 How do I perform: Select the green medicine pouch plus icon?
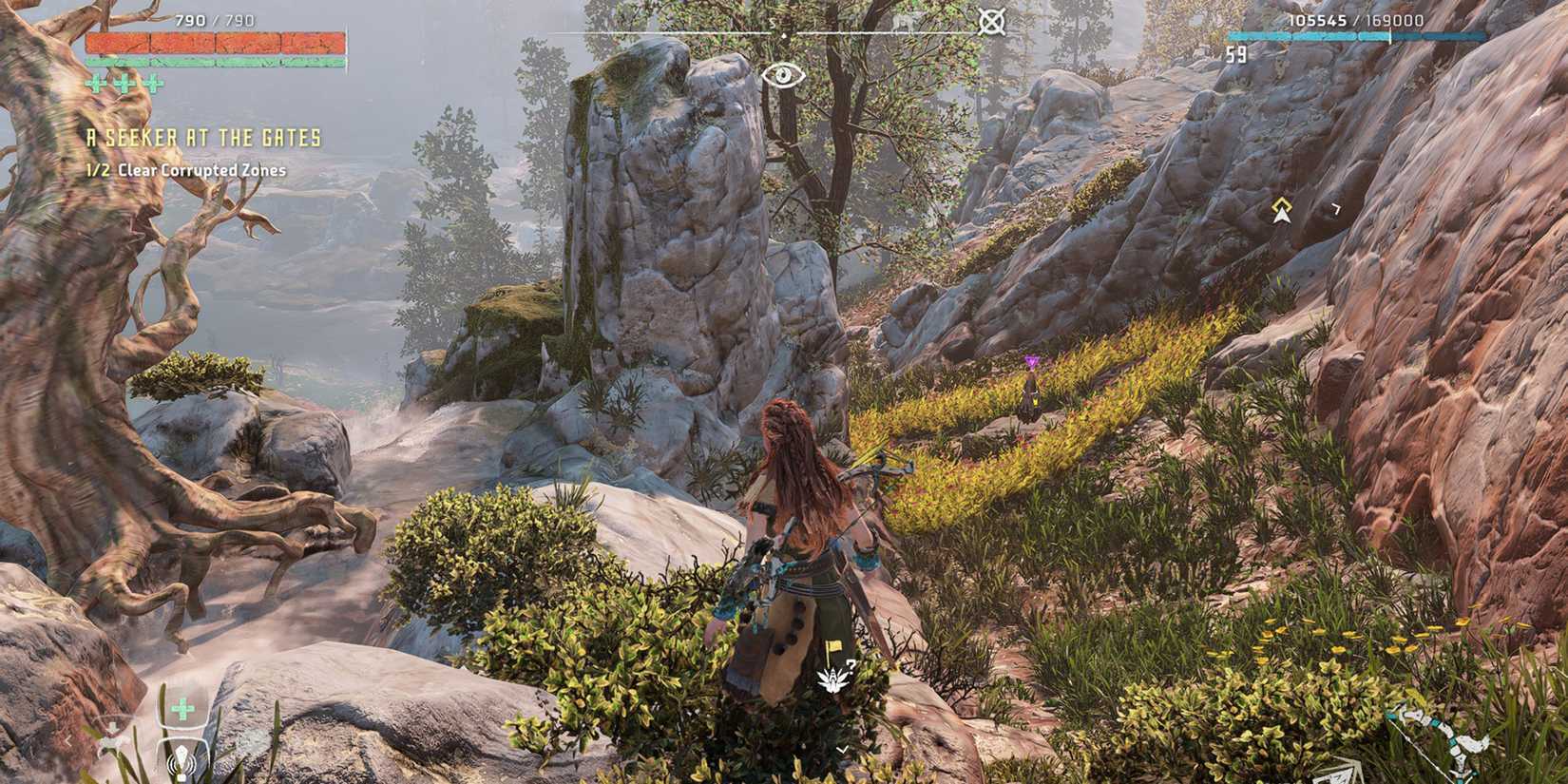click(181, 708)
